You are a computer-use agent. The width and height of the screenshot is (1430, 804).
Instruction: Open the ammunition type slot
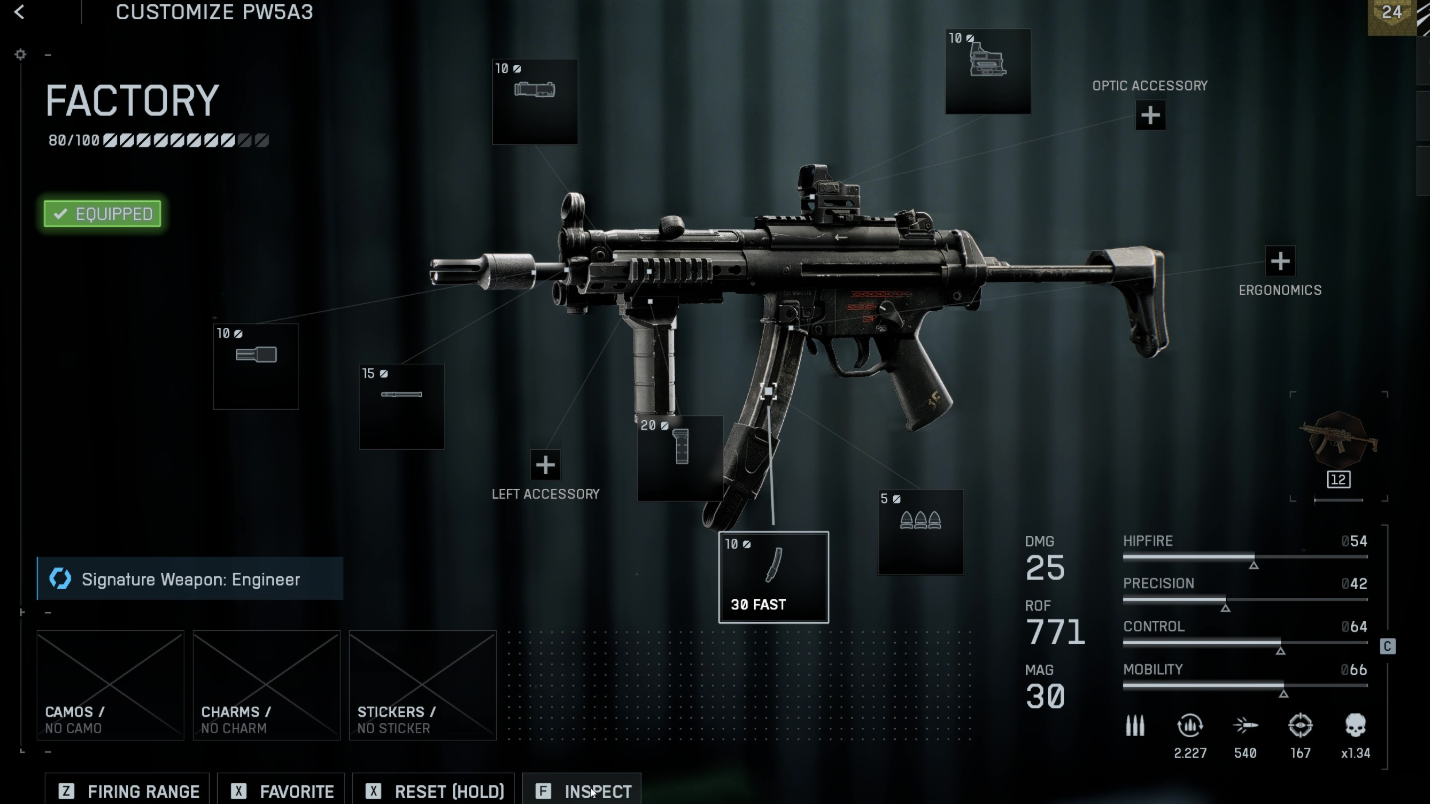click(x=920, y=532)
